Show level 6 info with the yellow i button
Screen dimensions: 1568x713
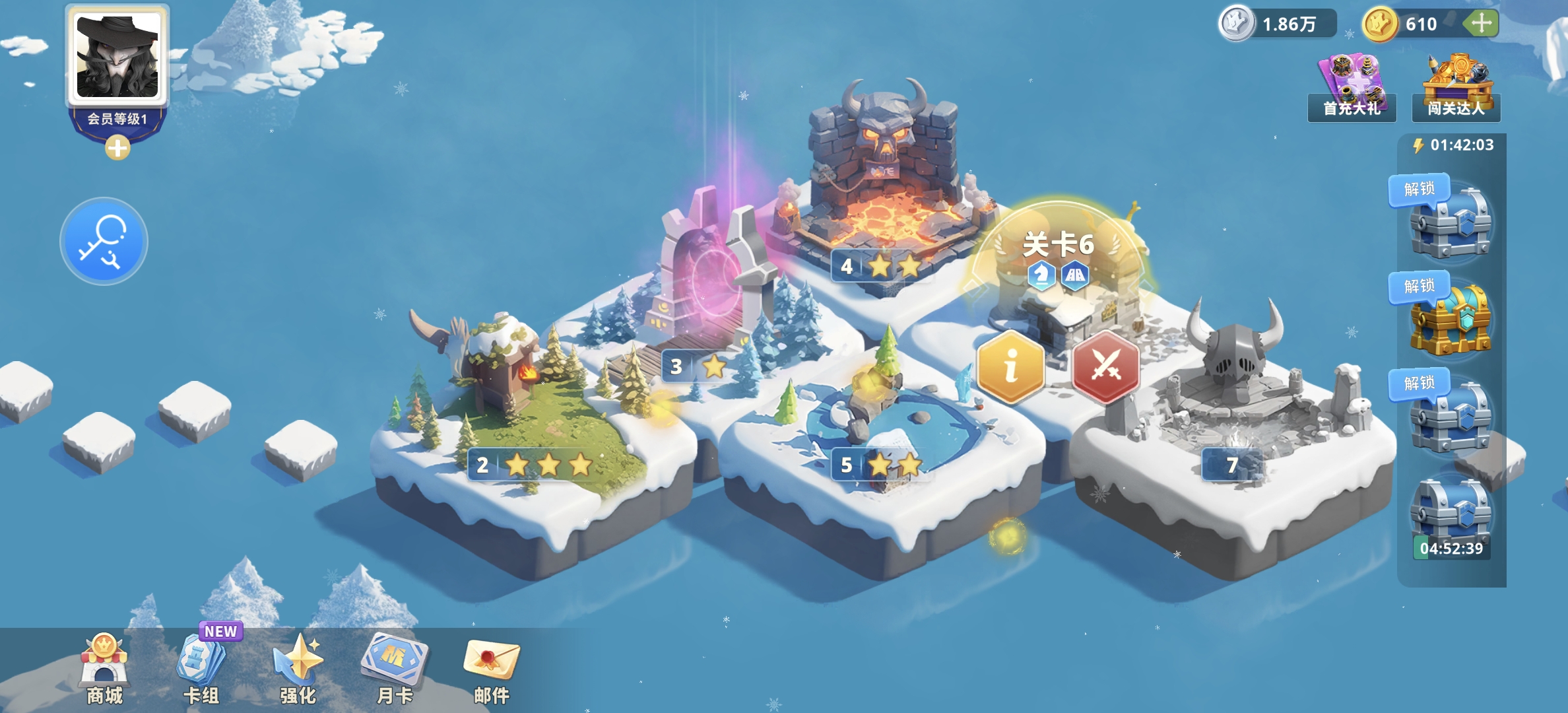[1010, 366]
